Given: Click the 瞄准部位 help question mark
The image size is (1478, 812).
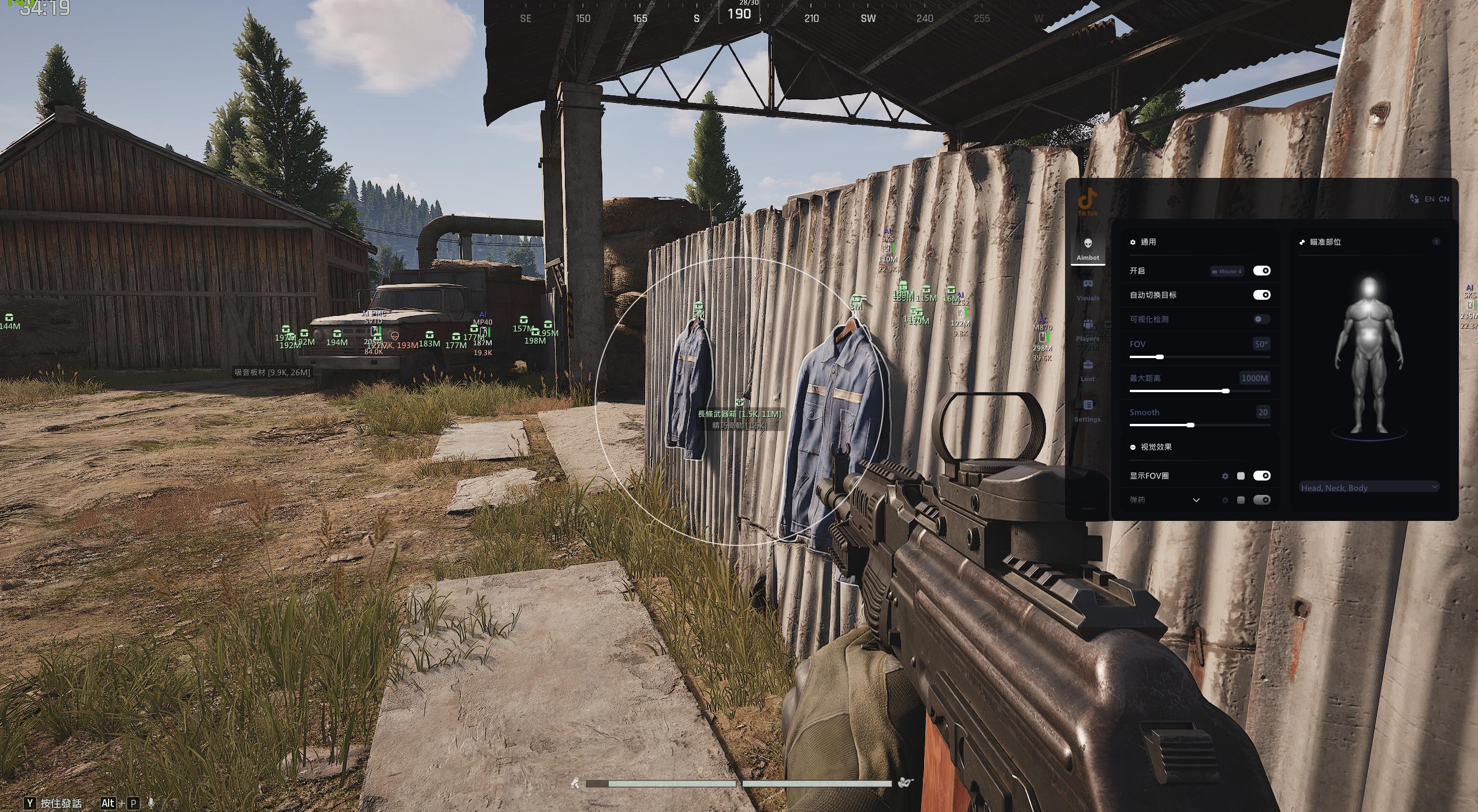Looking at the screenshot, I should [x=1436, y=242].
